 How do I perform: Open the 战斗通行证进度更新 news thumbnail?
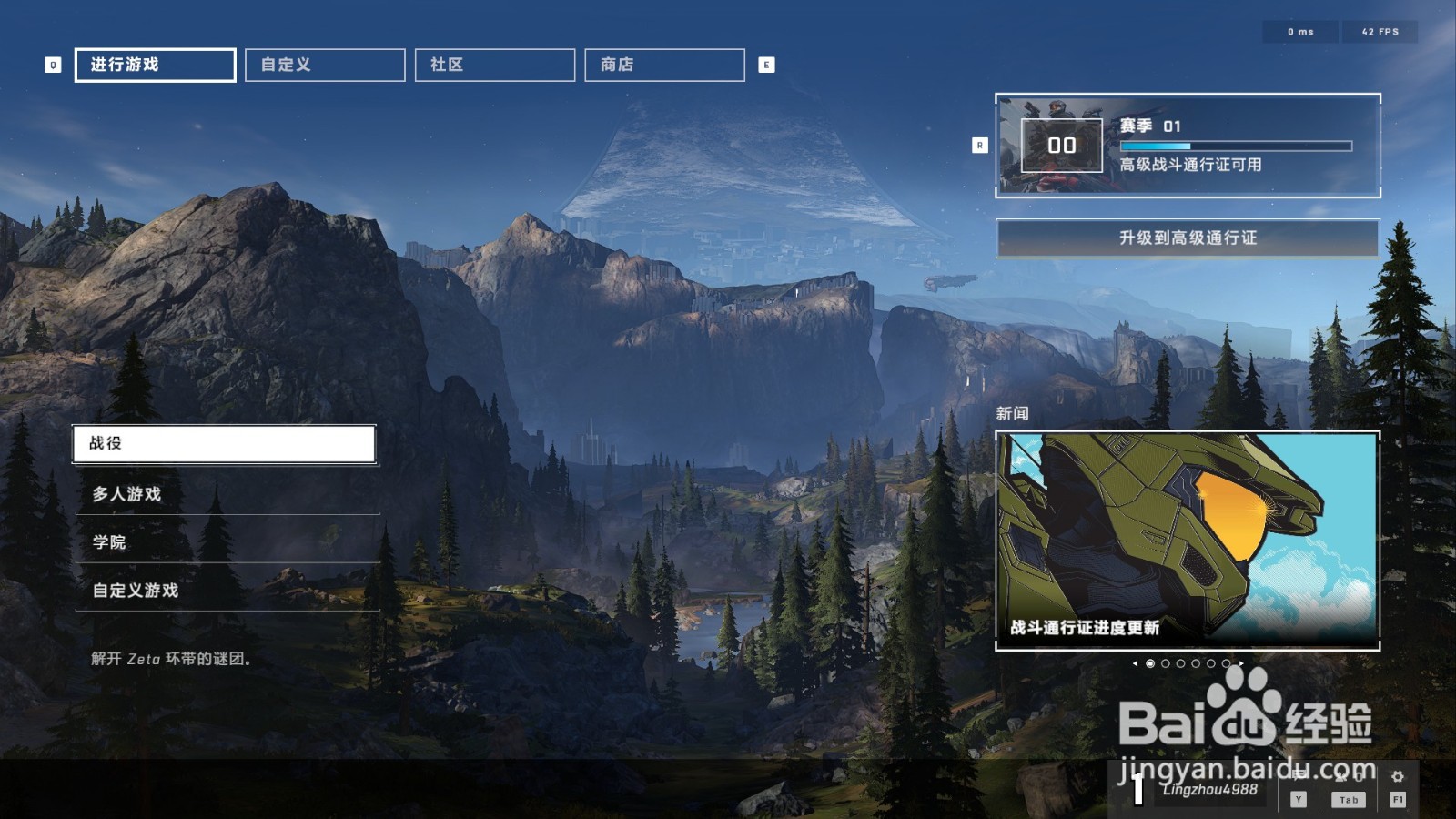[1188, 541]
